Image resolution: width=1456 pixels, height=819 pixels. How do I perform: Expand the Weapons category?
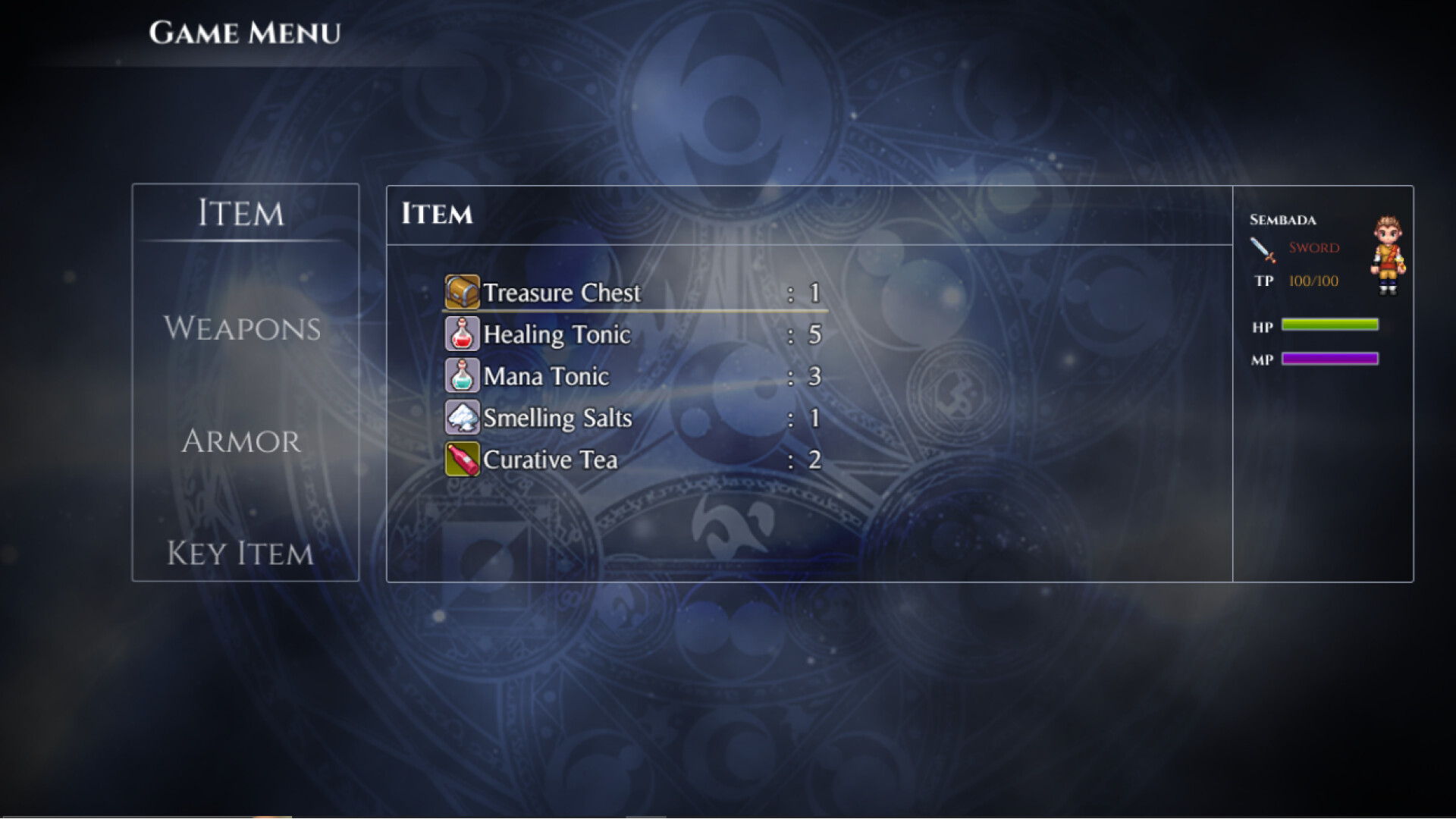[x=243, y=328]
